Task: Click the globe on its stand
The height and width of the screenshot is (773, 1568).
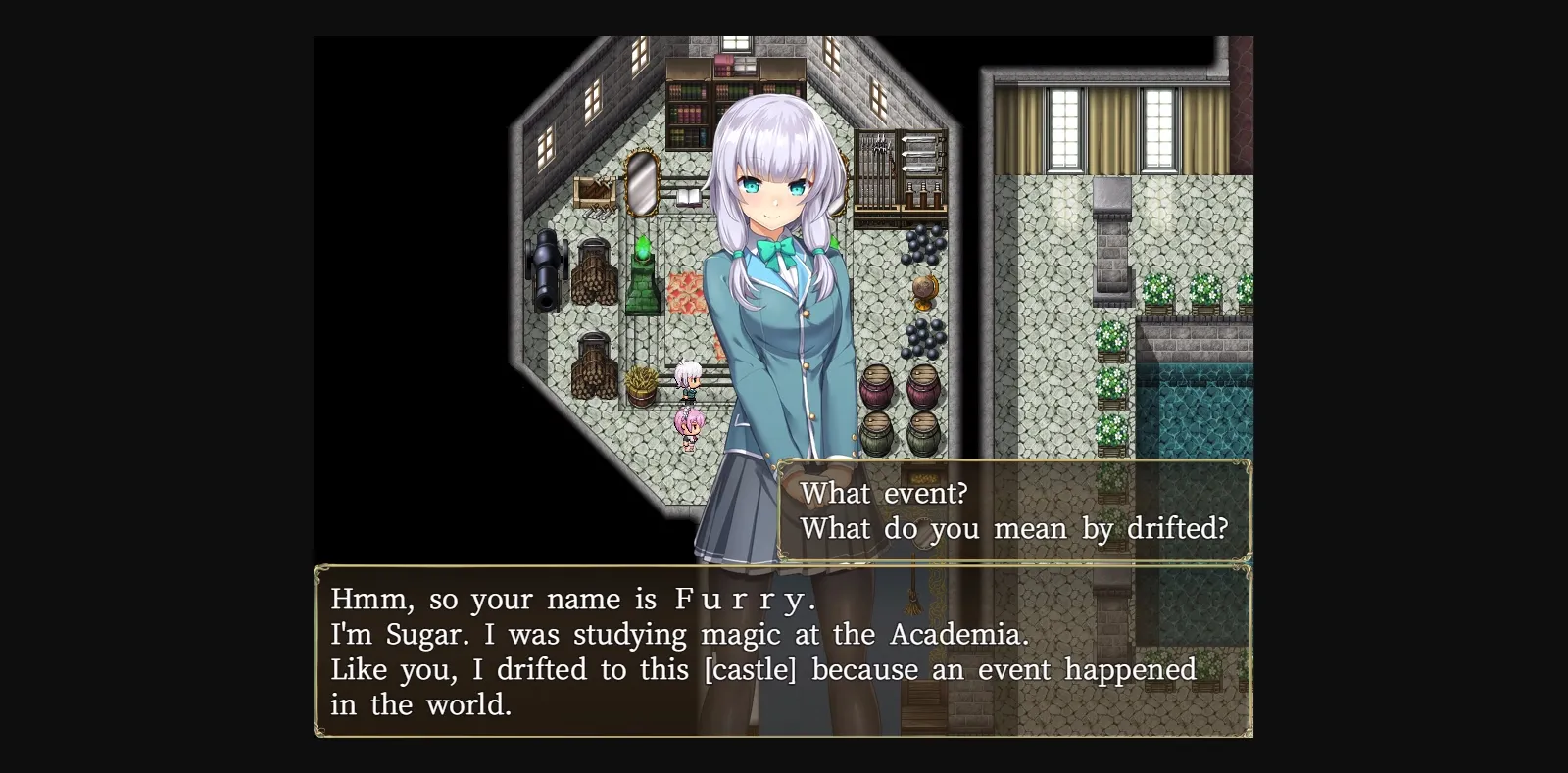Action: (923, 291)
